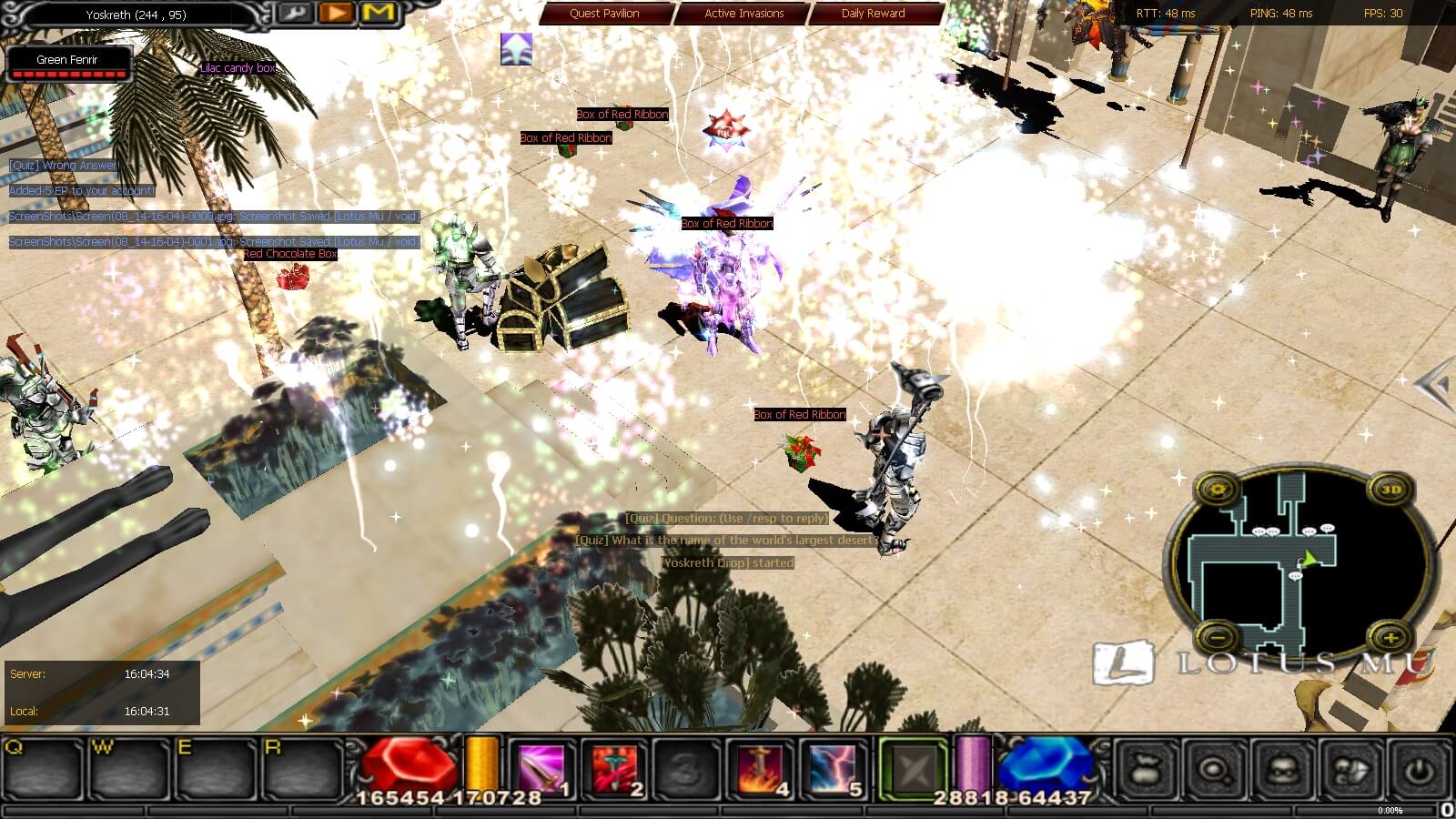Click the magnifying glass shop search icon
The image size is (1456, 819).
1213,771
